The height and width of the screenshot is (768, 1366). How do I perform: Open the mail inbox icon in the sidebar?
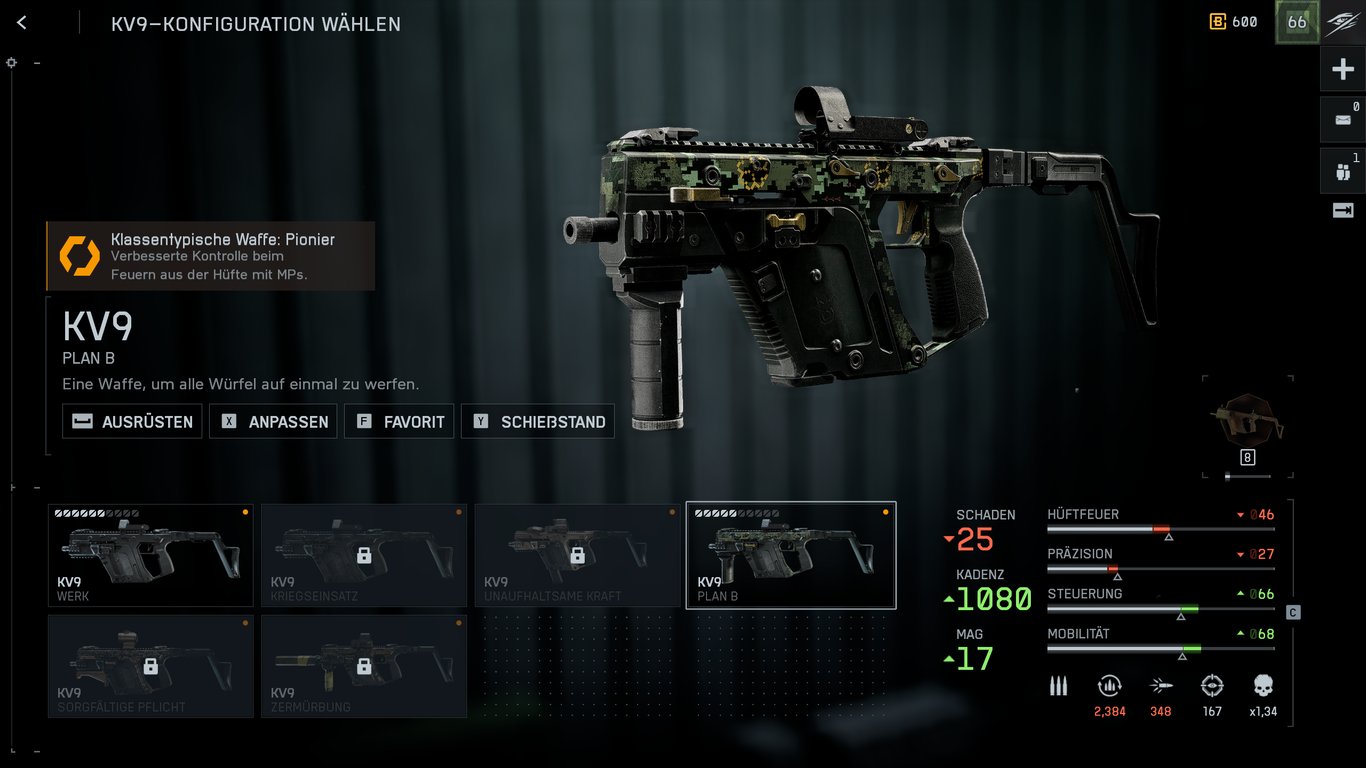click(1343, 119)
